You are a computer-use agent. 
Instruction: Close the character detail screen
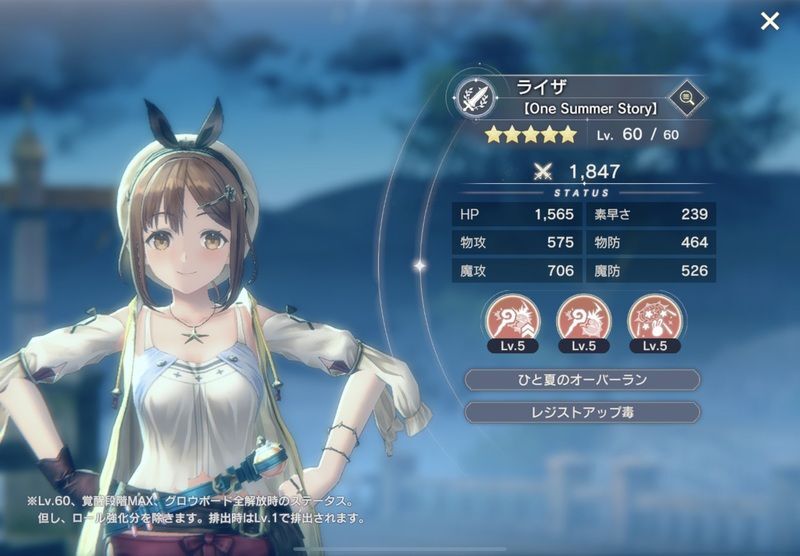(x=769, y=21)
